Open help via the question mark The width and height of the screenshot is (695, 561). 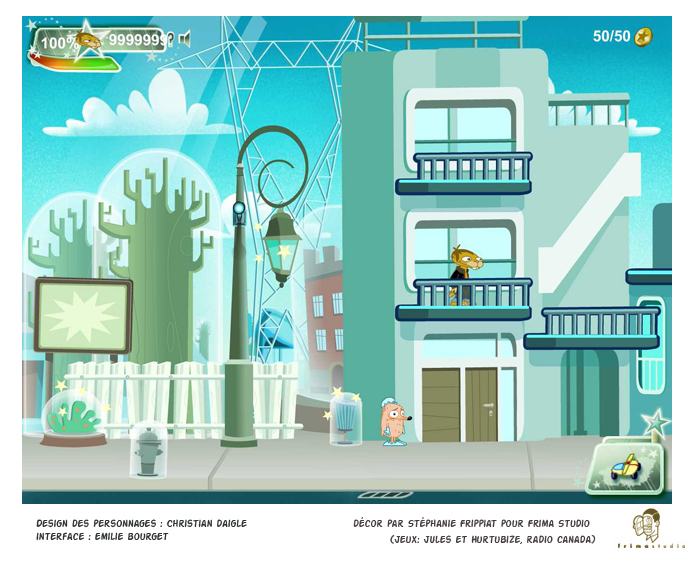pyautogui.click(x=171, y=40)
